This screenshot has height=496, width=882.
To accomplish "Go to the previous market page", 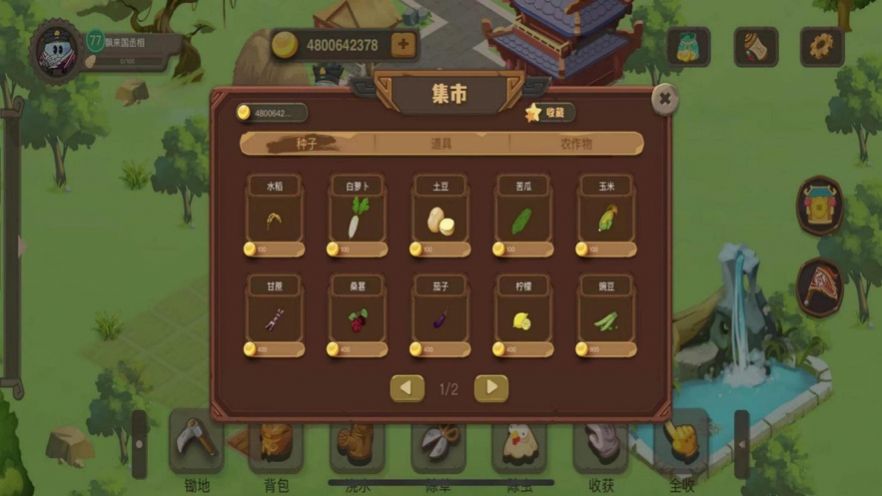I will pyautogui.click(x=407, y=388).
